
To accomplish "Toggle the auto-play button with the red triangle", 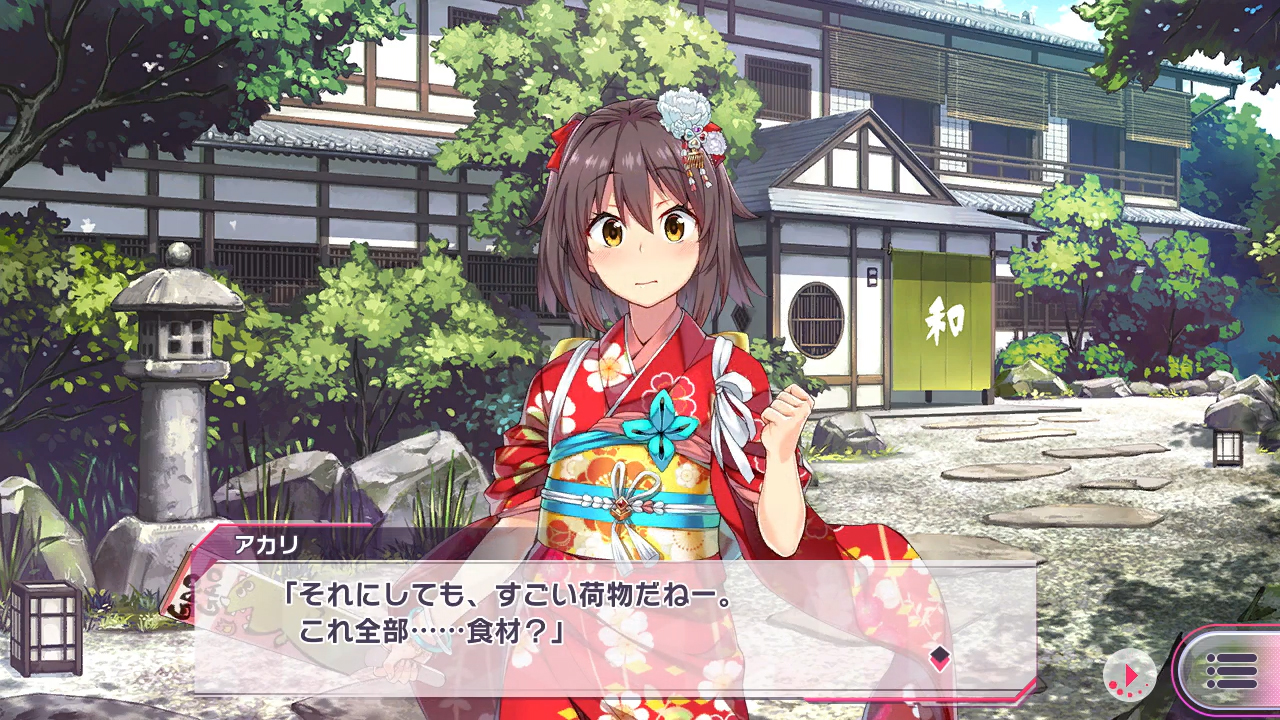I will point(1129,674).
